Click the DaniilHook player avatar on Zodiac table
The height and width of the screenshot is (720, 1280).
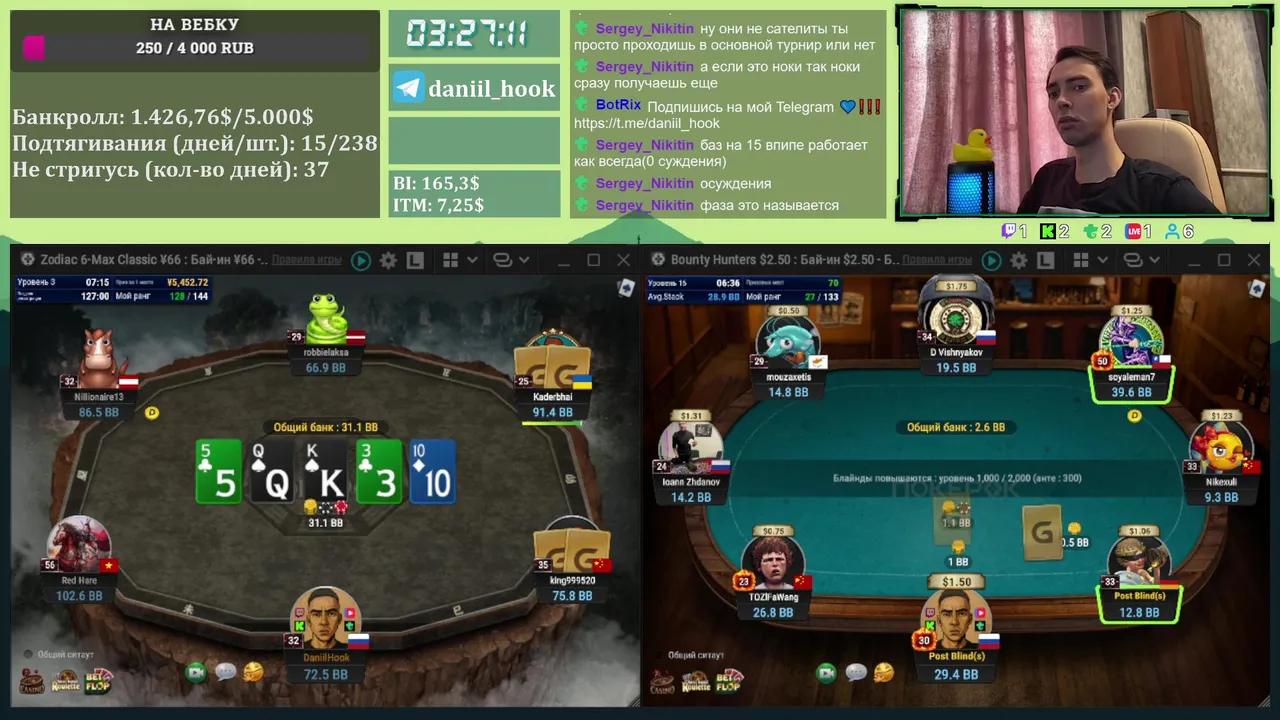326,621
